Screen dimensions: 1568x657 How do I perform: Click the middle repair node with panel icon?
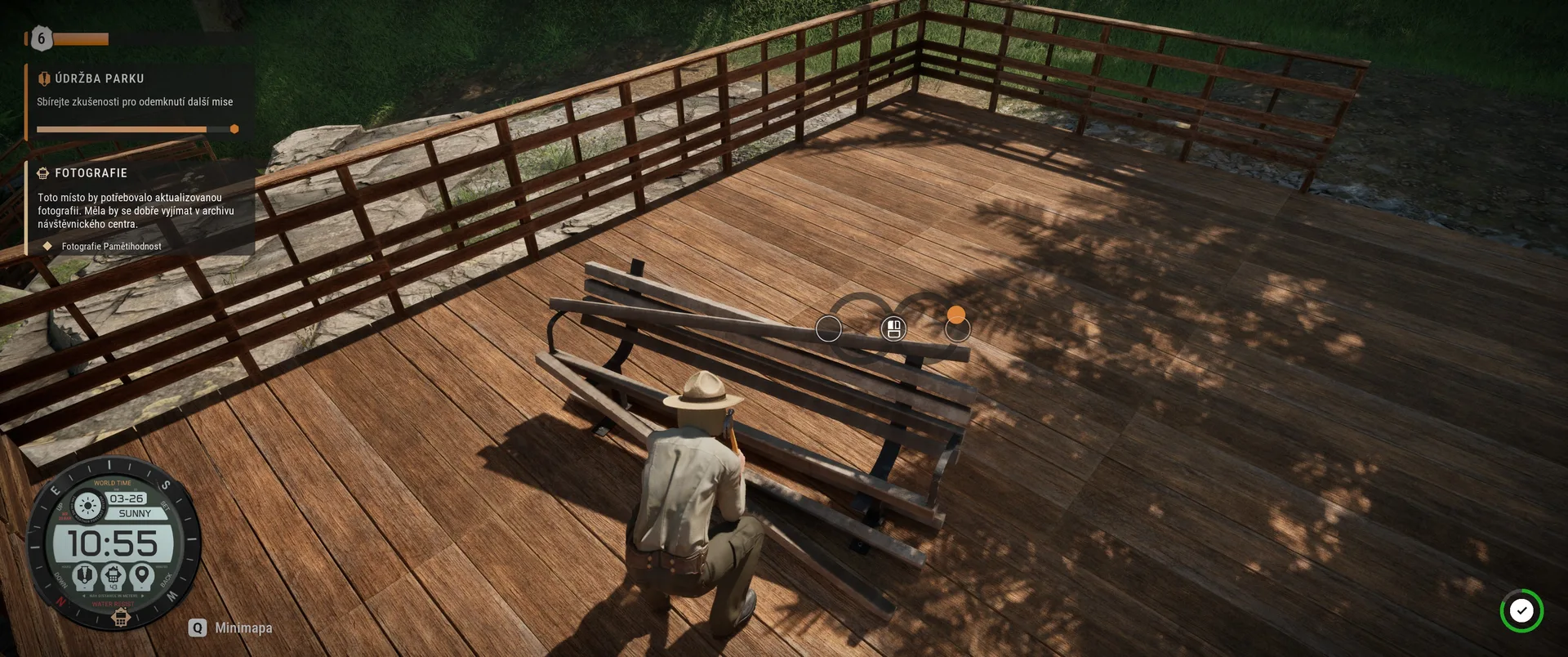(893, 328)
